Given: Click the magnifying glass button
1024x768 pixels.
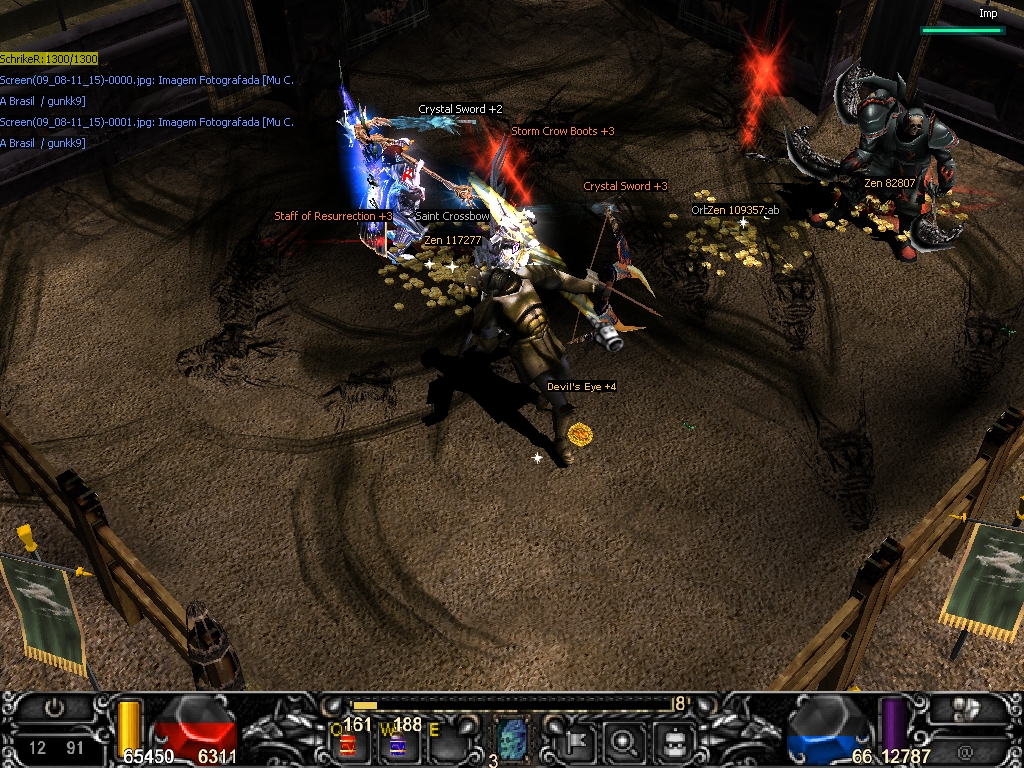Looking at the screenshot, I should (625, 742).
